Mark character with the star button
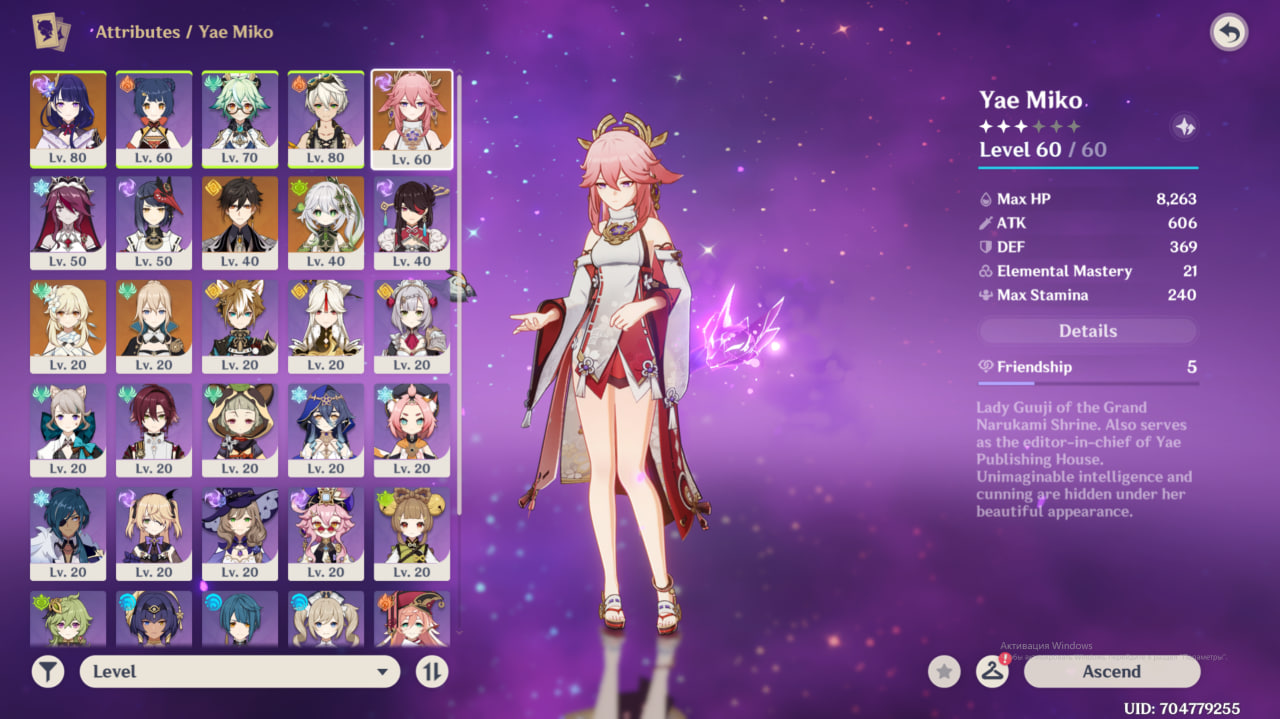 click(x=944, y=672)
